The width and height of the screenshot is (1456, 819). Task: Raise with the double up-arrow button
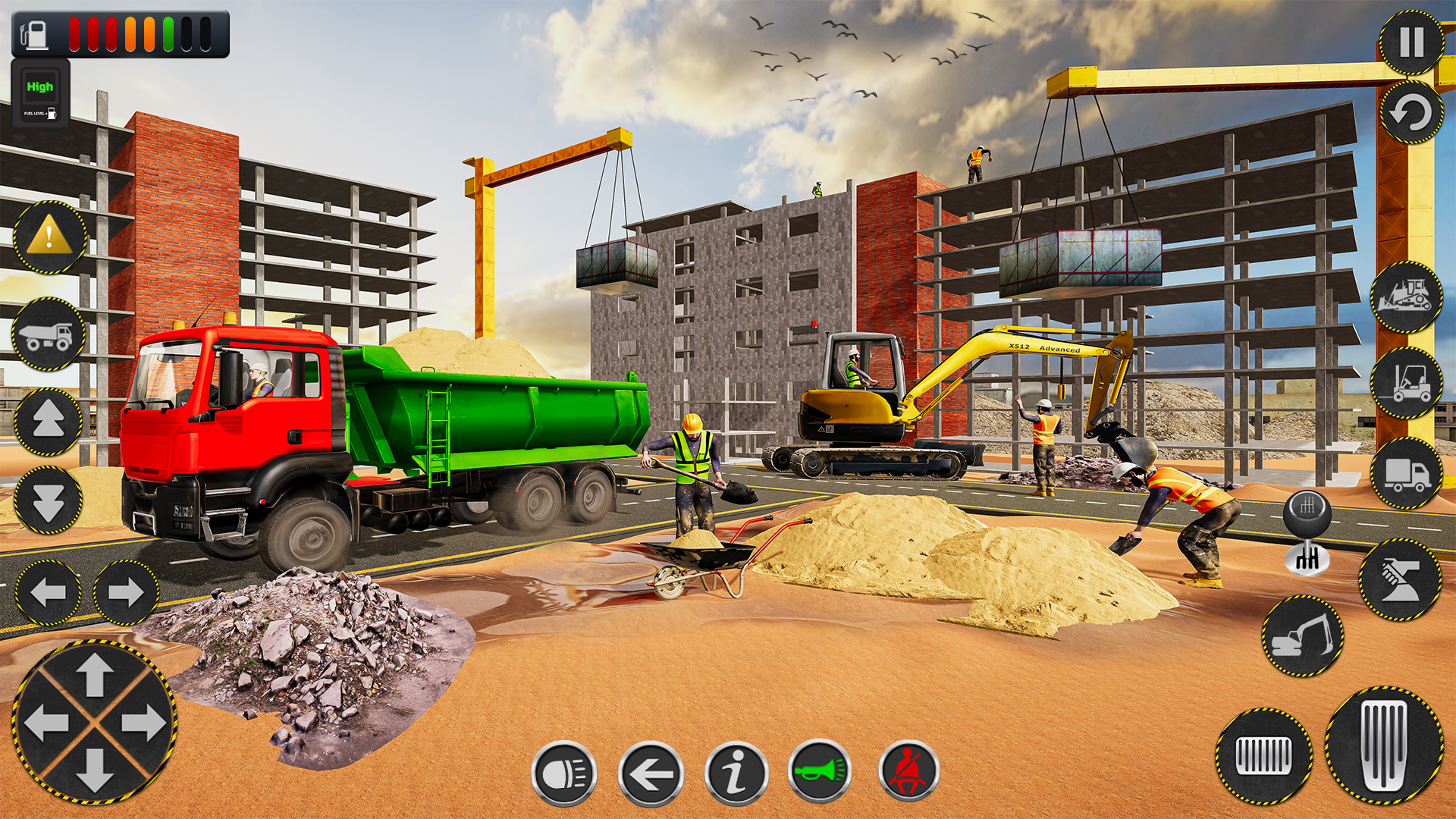49,422
